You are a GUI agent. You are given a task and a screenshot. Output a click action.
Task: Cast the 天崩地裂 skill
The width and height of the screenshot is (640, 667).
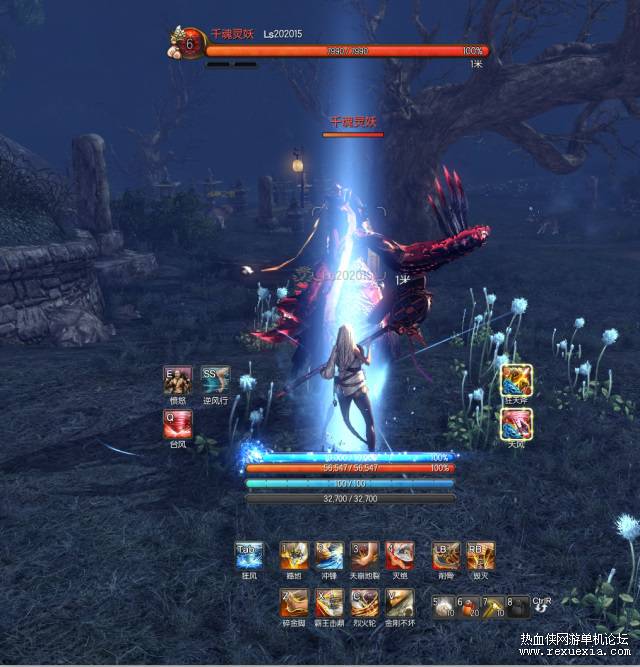click(x=364, y=555)
